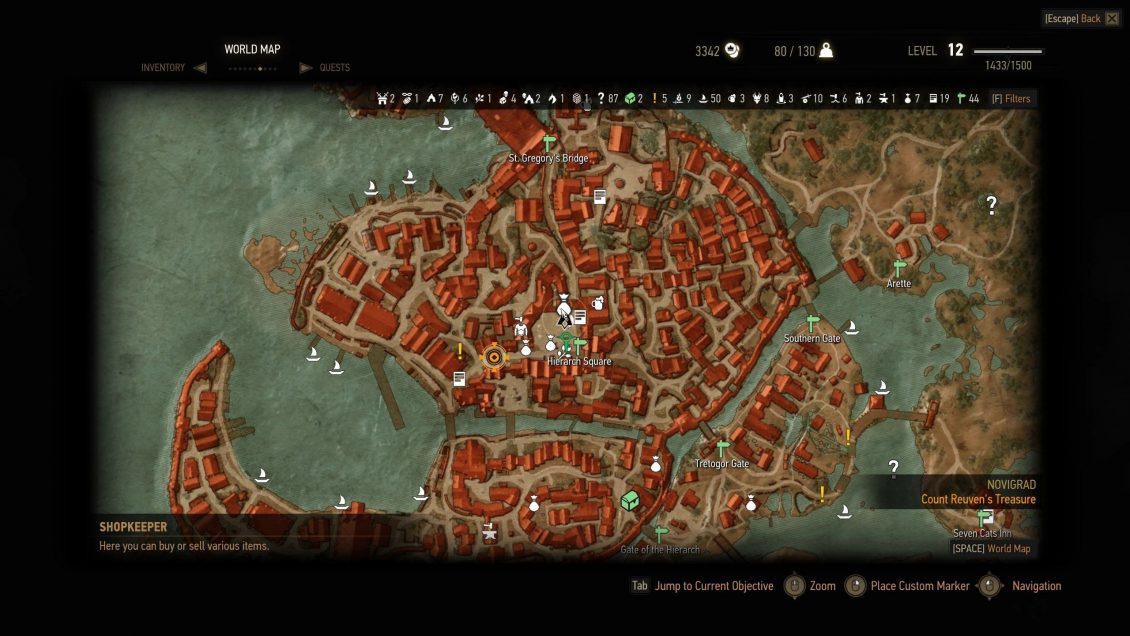1130x636 pixels.
Task: Close the world map with the X button
Action: point(1112,19)
